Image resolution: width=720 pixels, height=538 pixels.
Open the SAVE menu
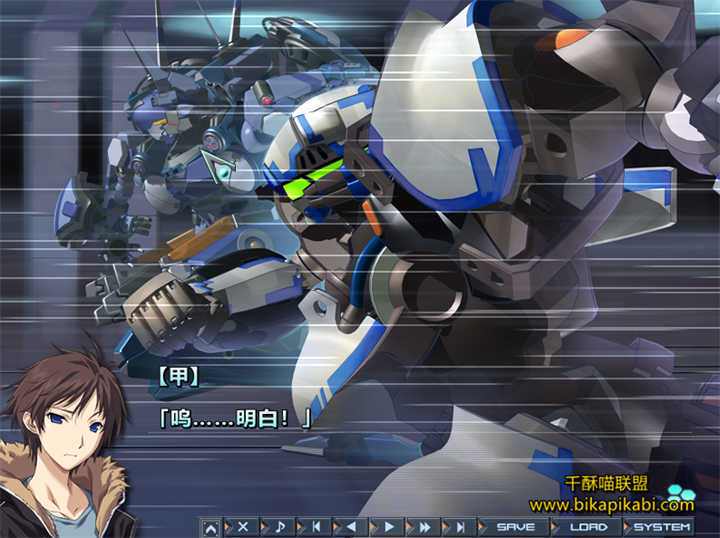[x=515, y=526]
